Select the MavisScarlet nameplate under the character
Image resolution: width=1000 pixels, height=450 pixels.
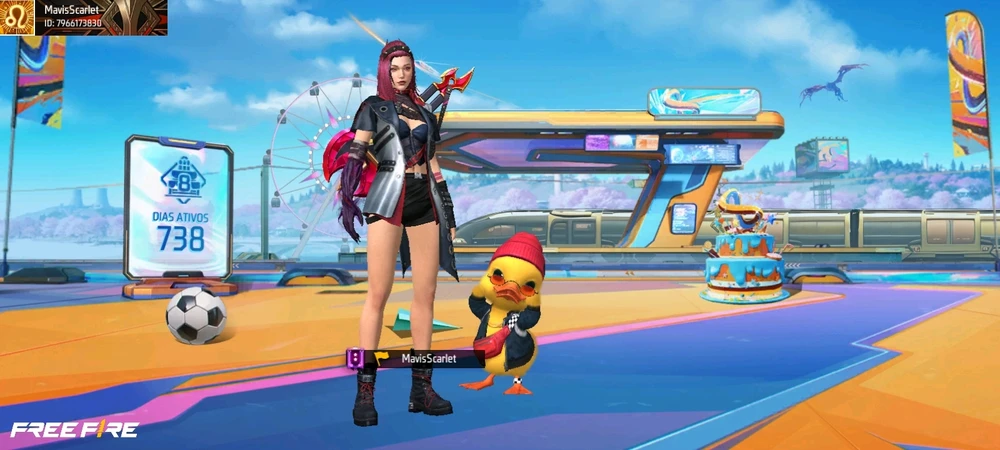click(421, 358)
